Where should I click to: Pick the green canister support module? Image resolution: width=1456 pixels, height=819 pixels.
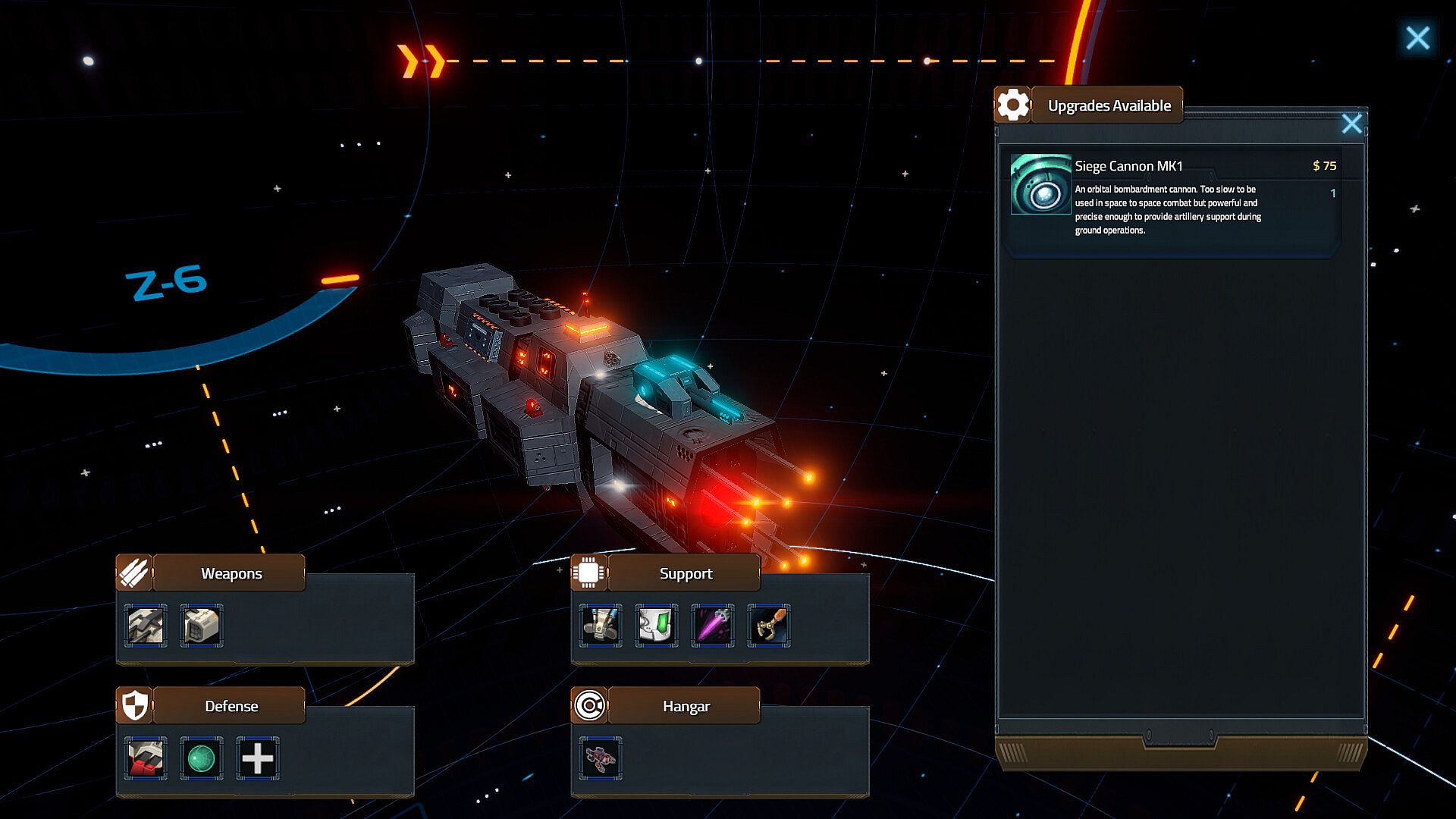coord(657,626)
